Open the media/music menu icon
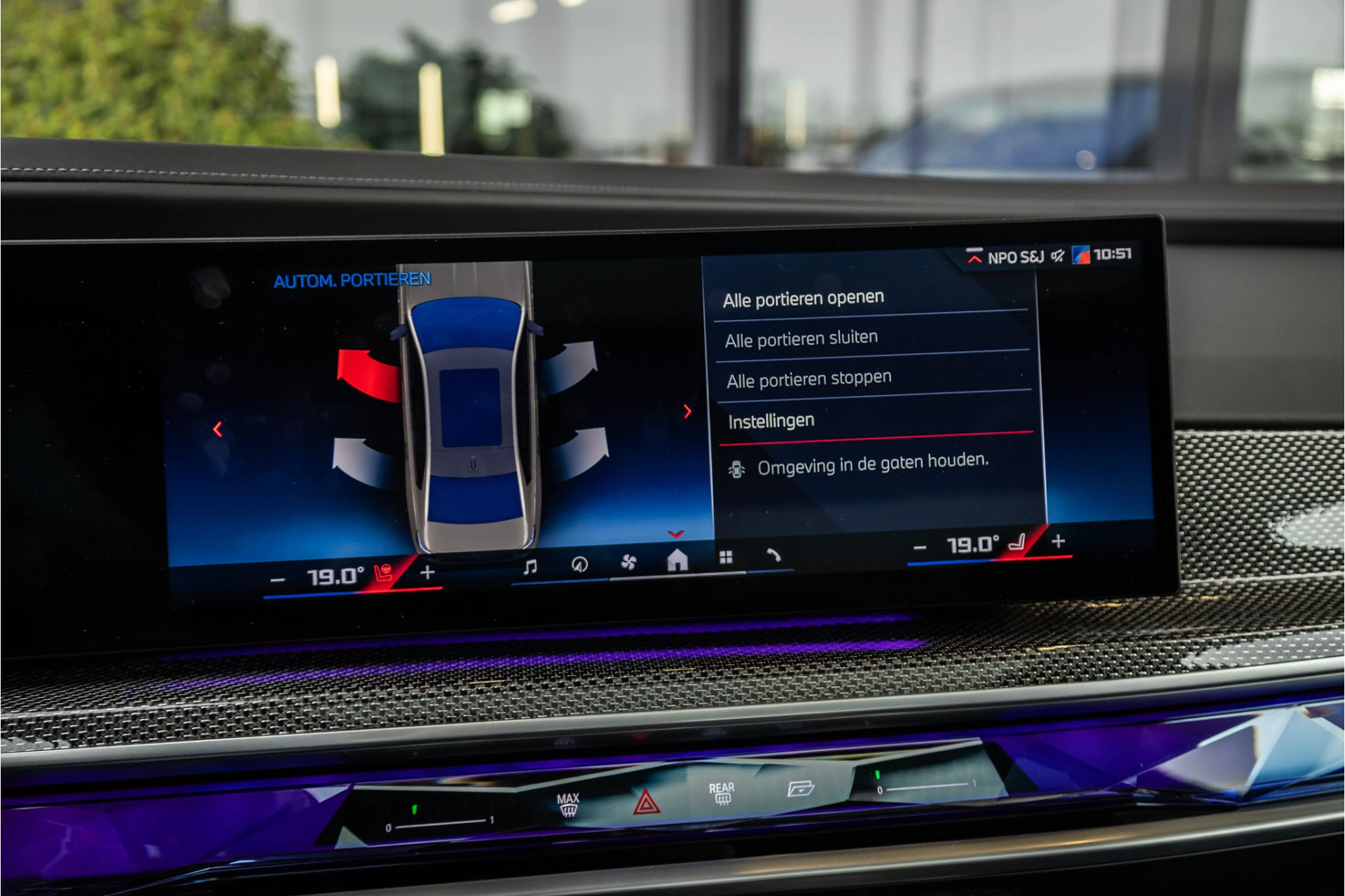Screen dimensions: 1345x896 pyautogui.click(x=531, y=565)
